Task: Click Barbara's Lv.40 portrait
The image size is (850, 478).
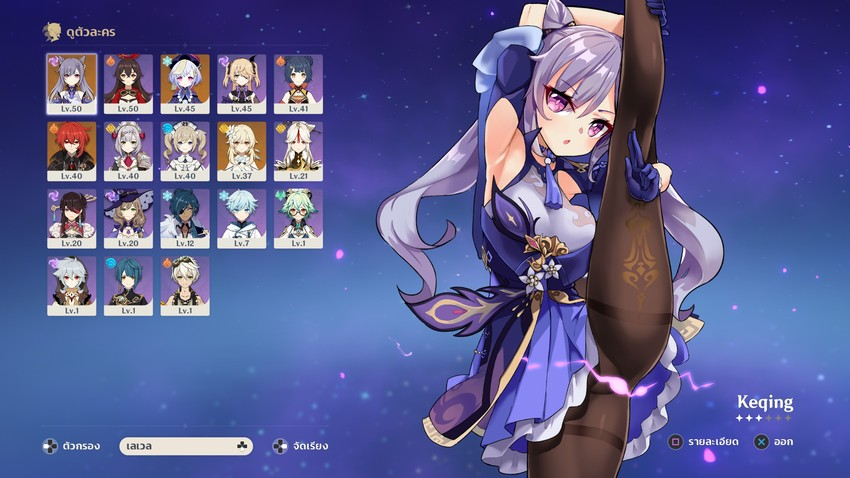Action: tap(185, 146)
